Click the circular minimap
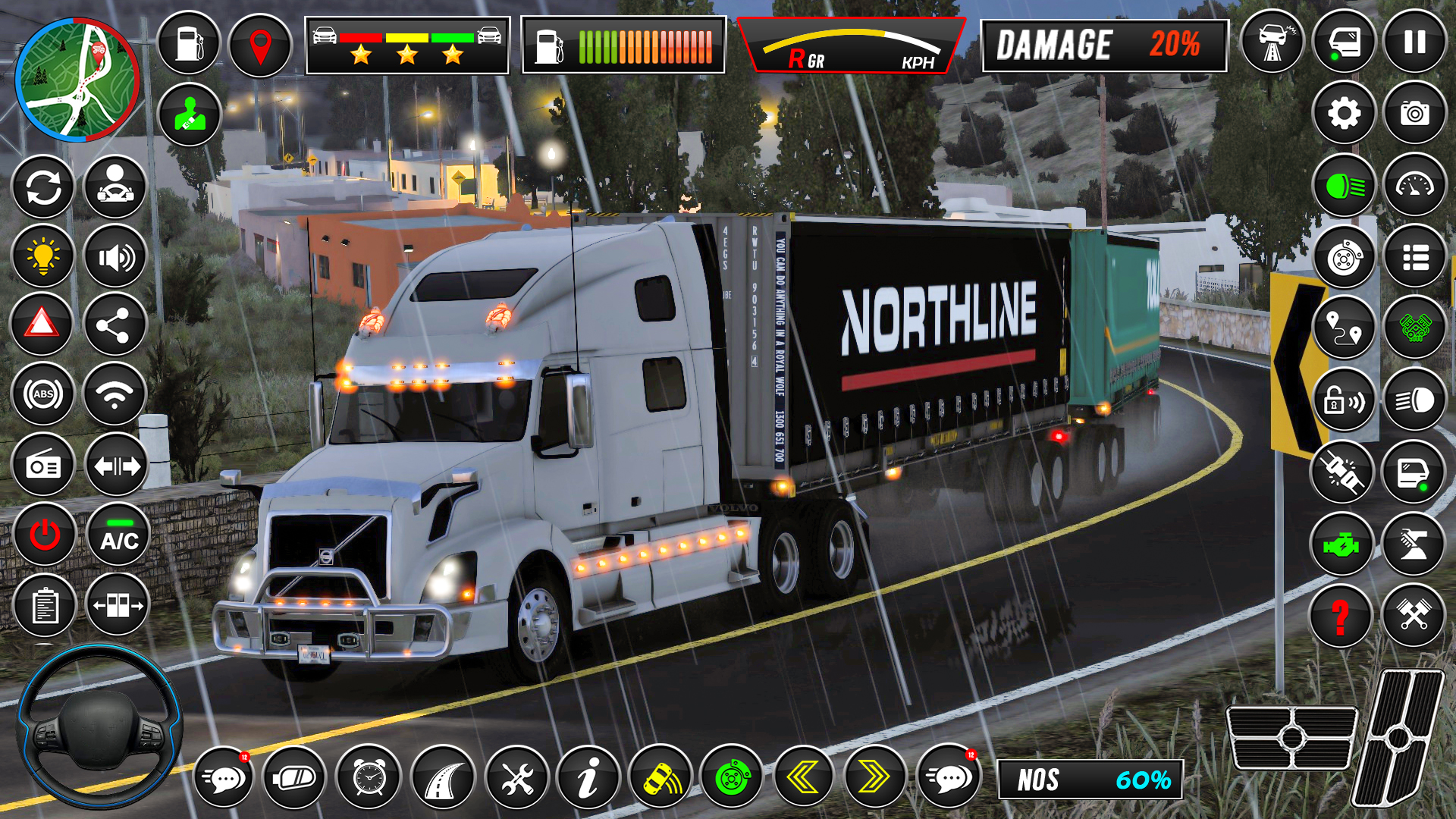Screen dimensions: 1456x819 tap(77, 80)
